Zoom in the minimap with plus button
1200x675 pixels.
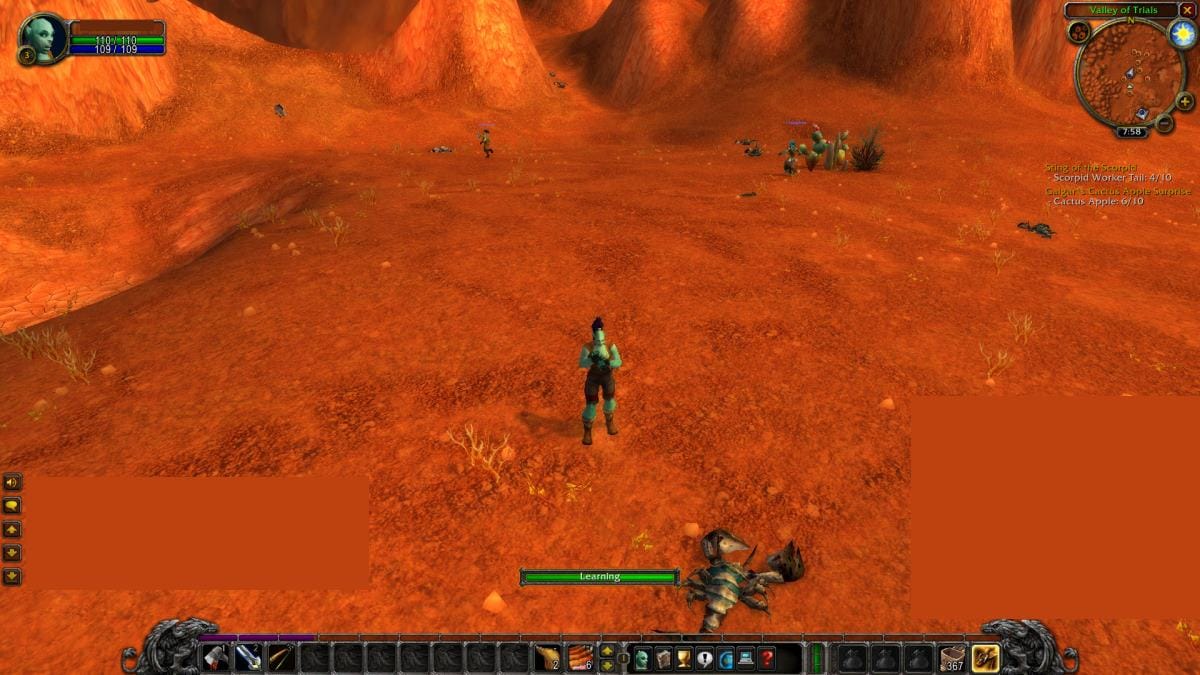(x=1185, y=101)
